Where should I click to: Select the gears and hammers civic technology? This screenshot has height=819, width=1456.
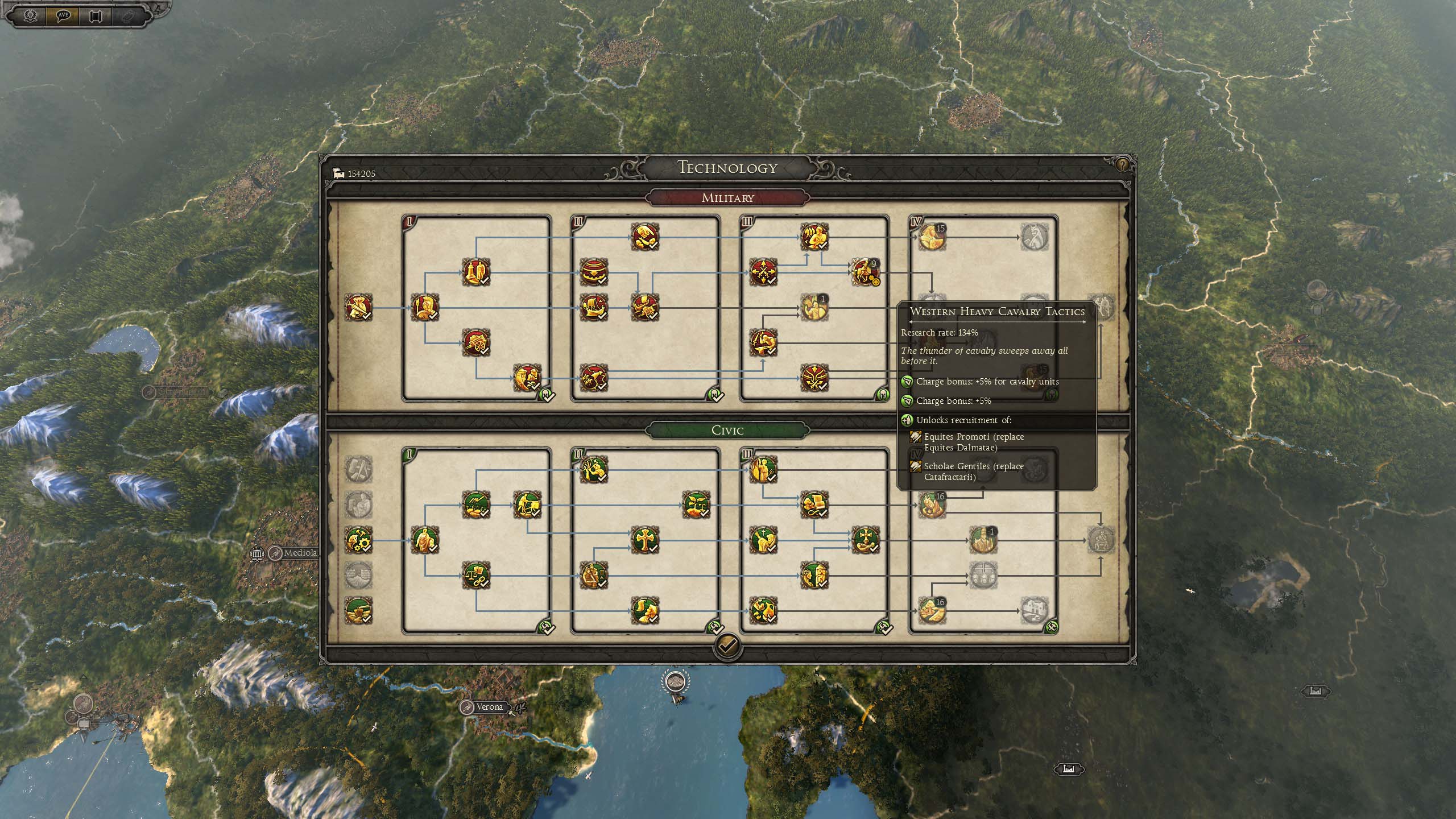click(358, 540)
